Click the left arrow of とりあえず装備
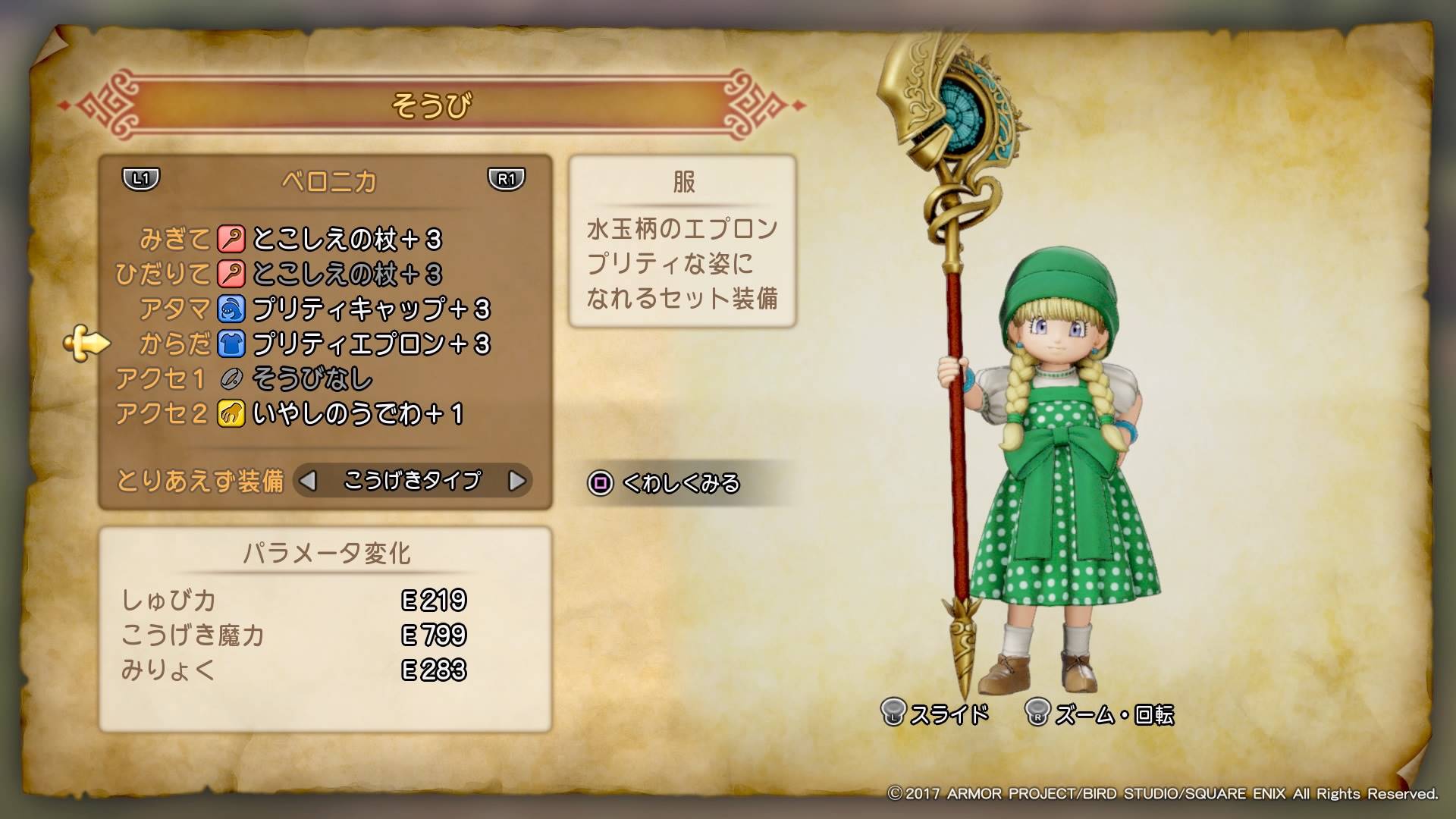The height and width of the screenshot is (819, 1456). pyautogui.click(x=308, y=481)
